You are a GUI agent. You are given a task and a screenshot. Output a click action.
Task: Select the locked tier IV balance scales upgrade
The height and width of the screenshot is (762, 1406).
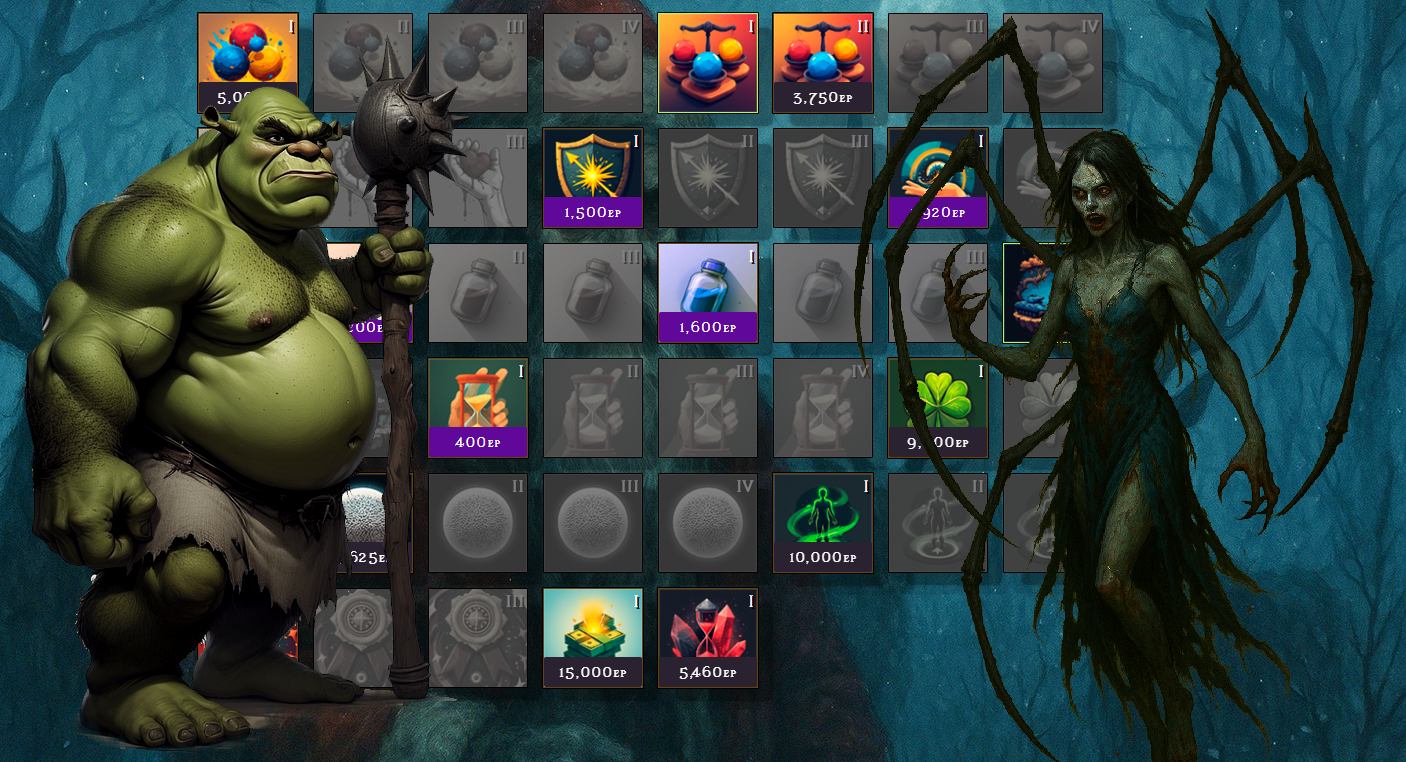[1052, 62]
